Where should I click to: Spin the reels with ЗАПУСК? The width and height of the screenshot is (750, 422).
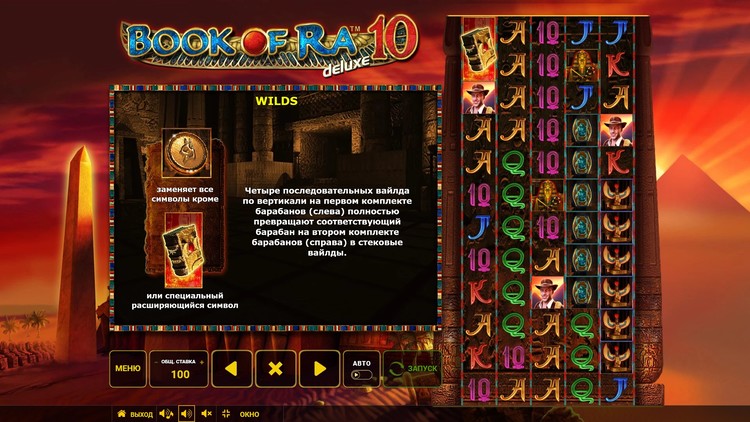click(x=412, y=368)
